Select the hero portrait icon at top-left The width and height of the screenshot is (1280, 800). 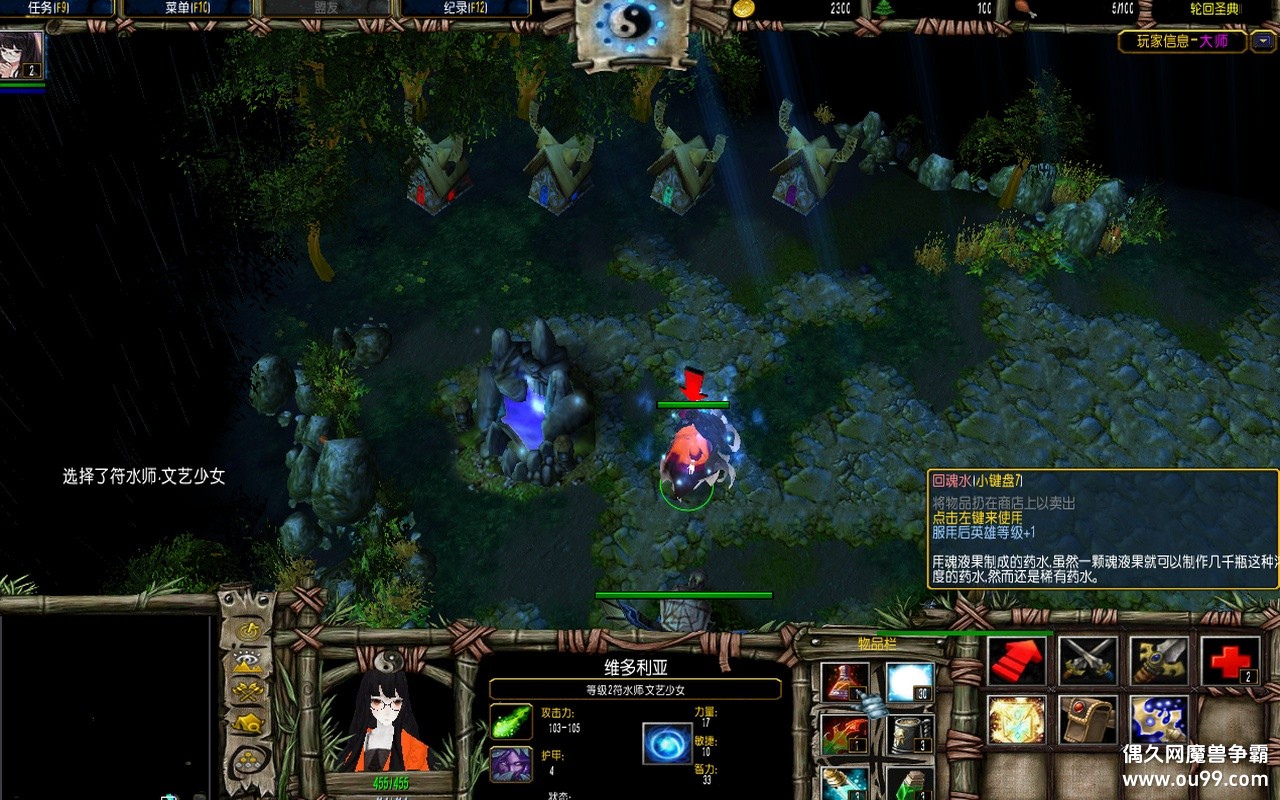coord(22,57)
